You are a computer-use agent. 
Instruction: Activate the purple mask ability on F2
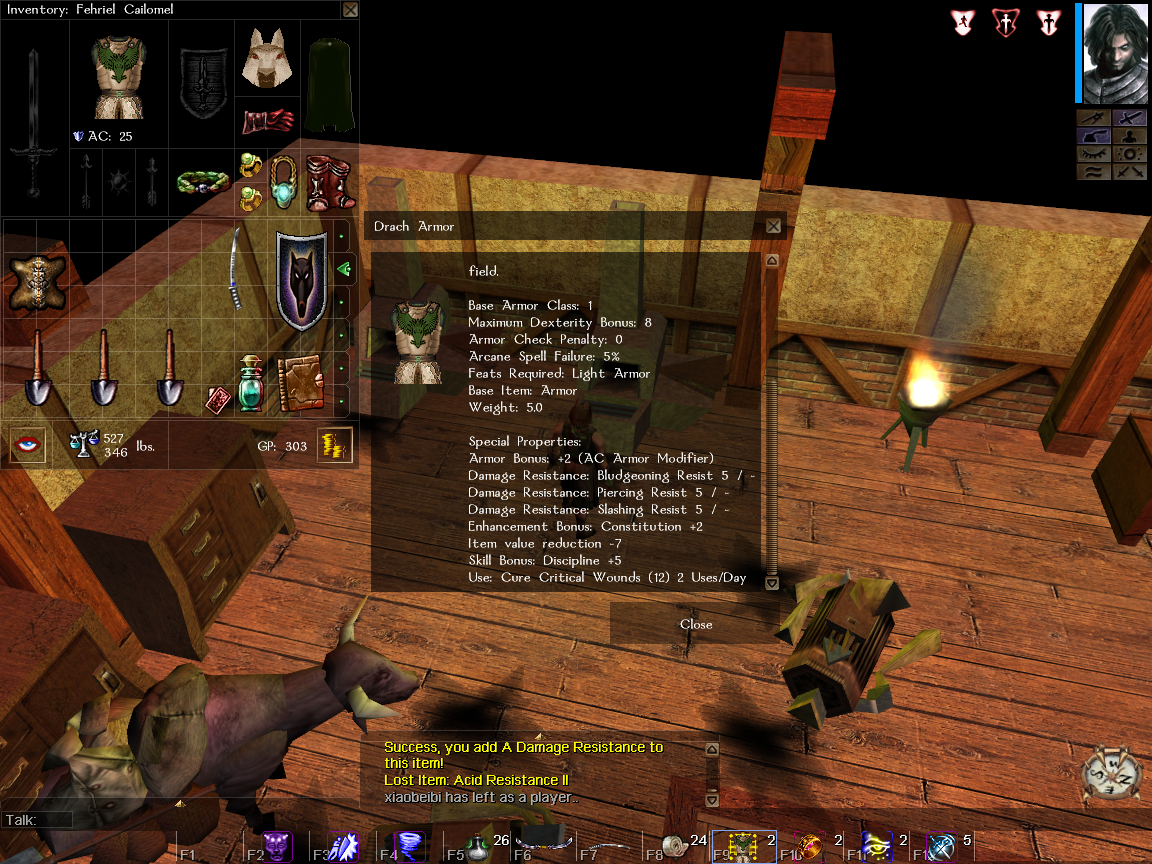(277, 846)
